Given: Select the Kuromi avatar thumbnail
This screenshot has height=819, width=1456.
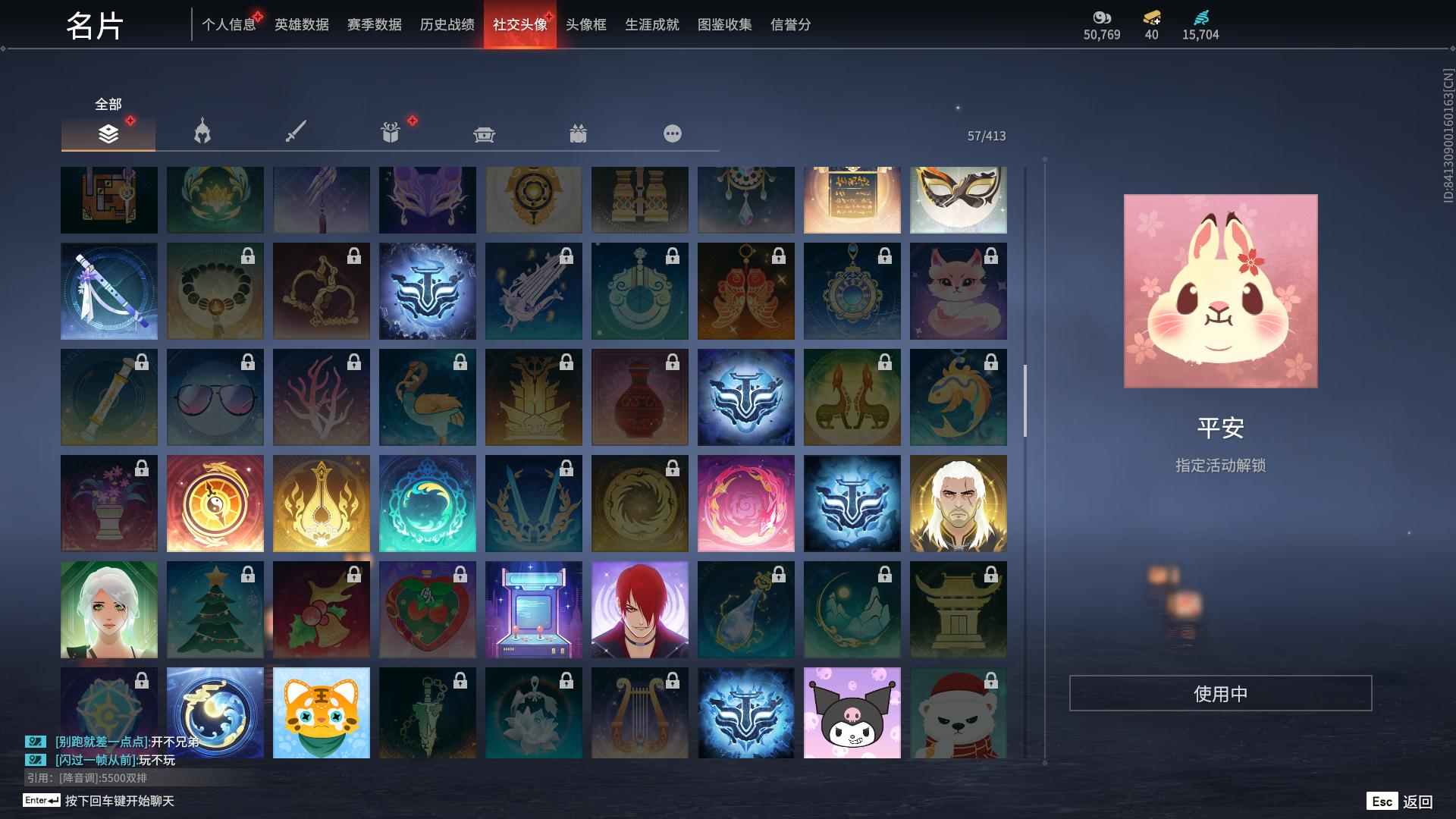Looking at the screenshot, I should (852, 713).
